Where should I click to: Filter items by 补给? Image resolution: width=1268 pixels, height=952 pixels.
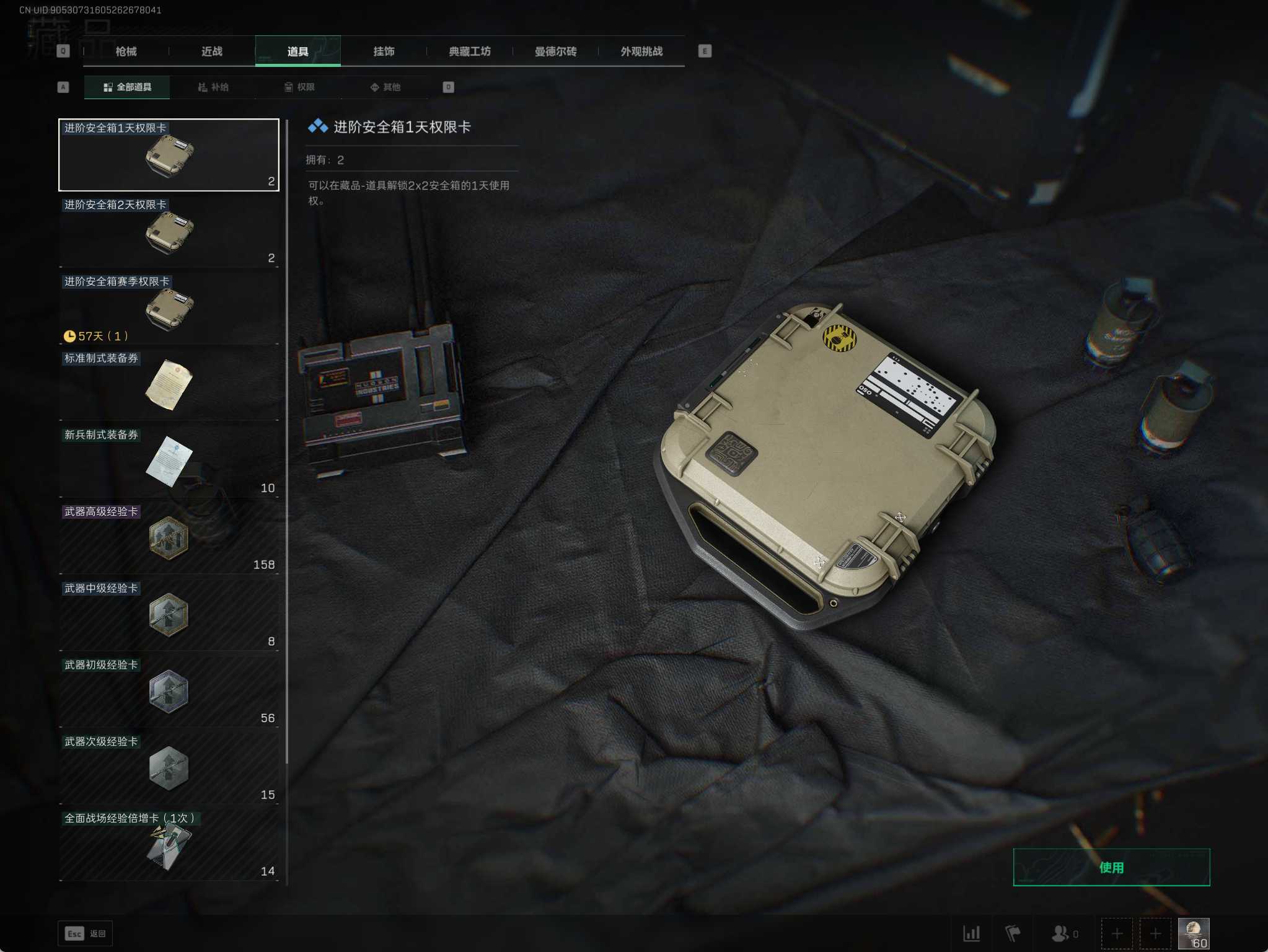tap(213, 87)
